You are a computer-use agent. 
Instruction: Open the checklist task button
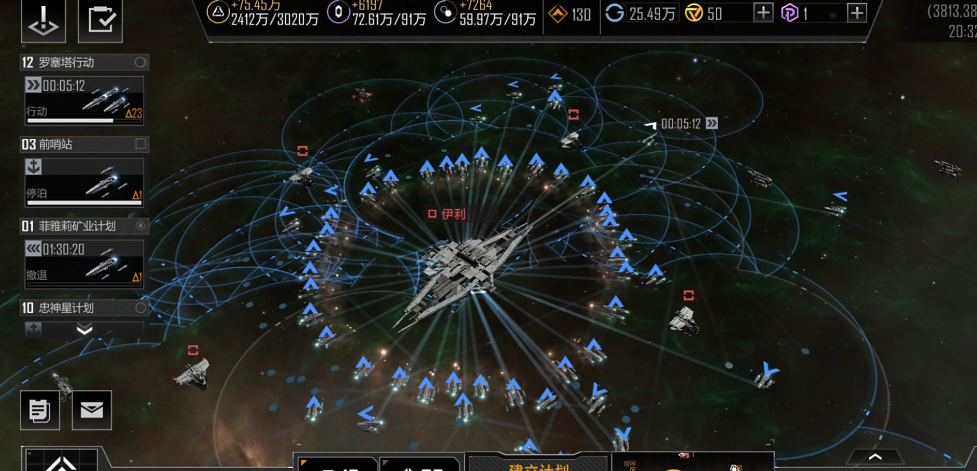coord(100,21)
